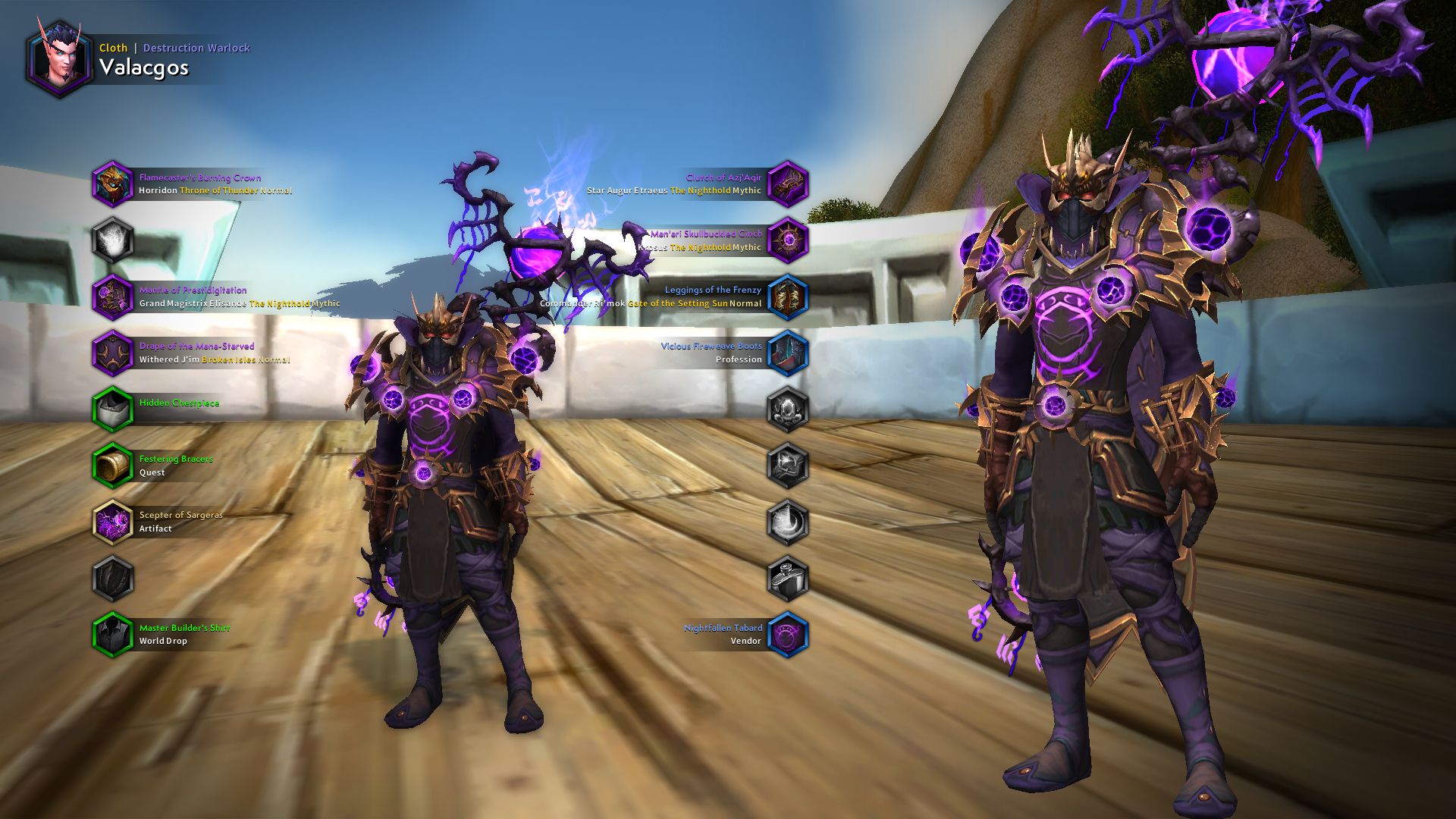Open the Scepter of Sargeras artifact icon
This screenshot has width=1456, height=819.
coord(114,521)
